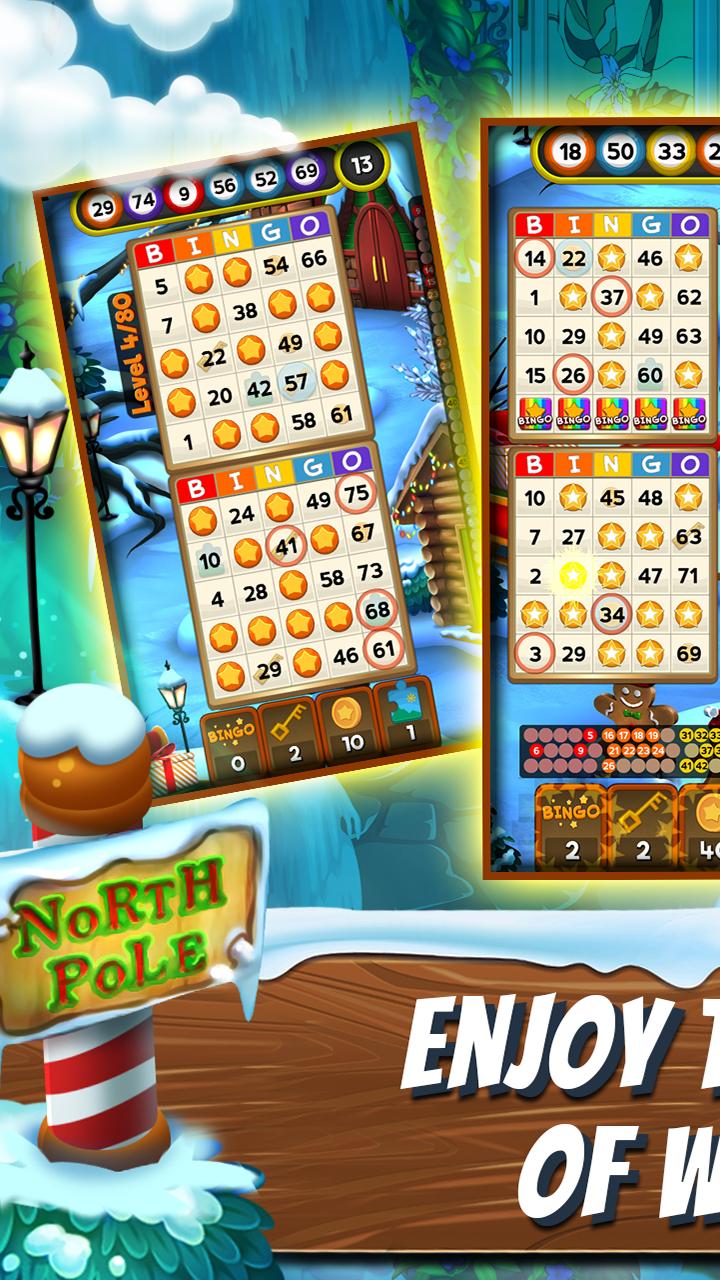Tap the BINGO button showing 2
The width and height of the screenshot is (720, 1280).
570,827
